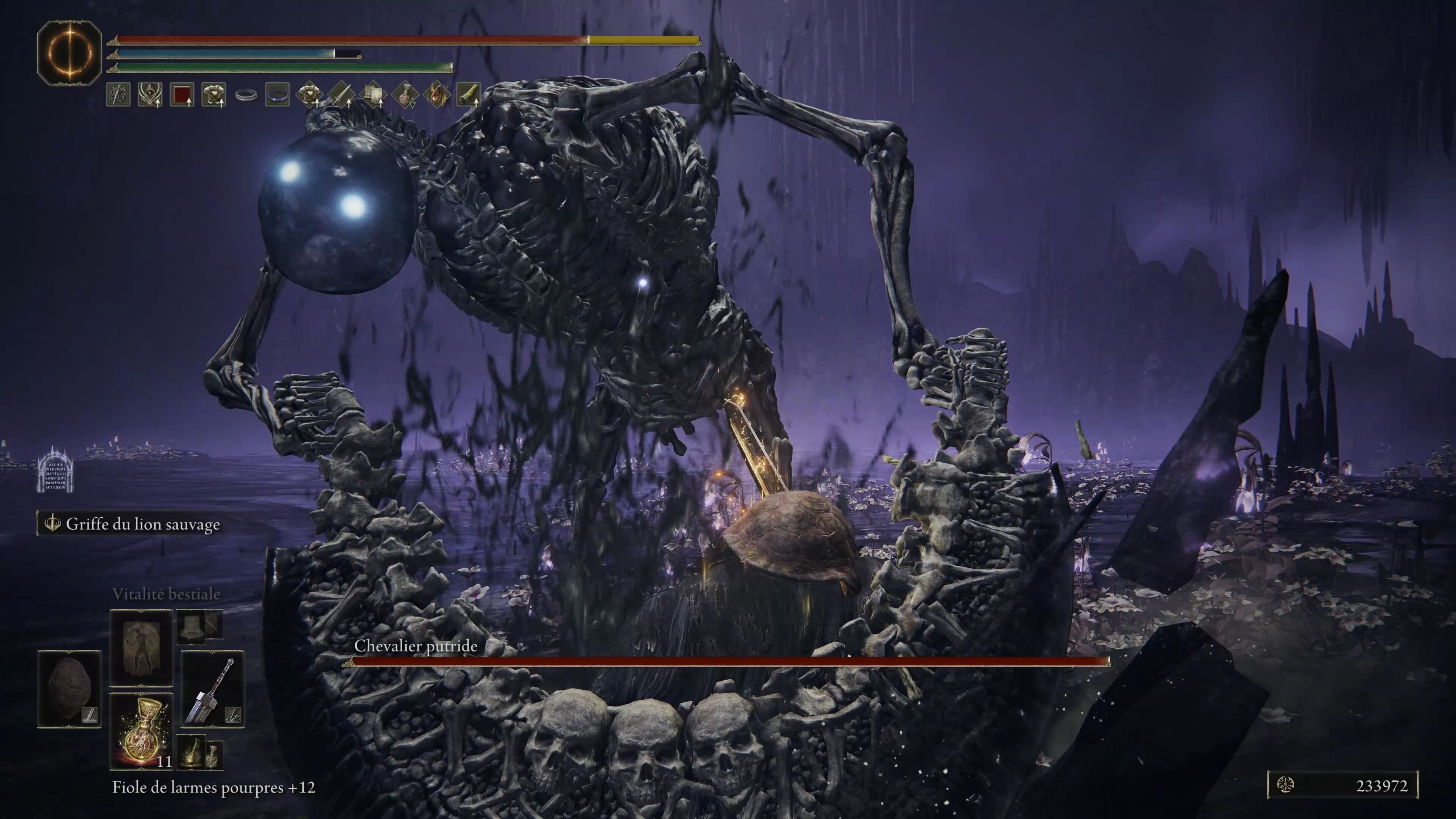Screen dimensions: 1456x819
Task: Select the left-hand shield slot
Action: pyautogui.click(x=69, y=689)
